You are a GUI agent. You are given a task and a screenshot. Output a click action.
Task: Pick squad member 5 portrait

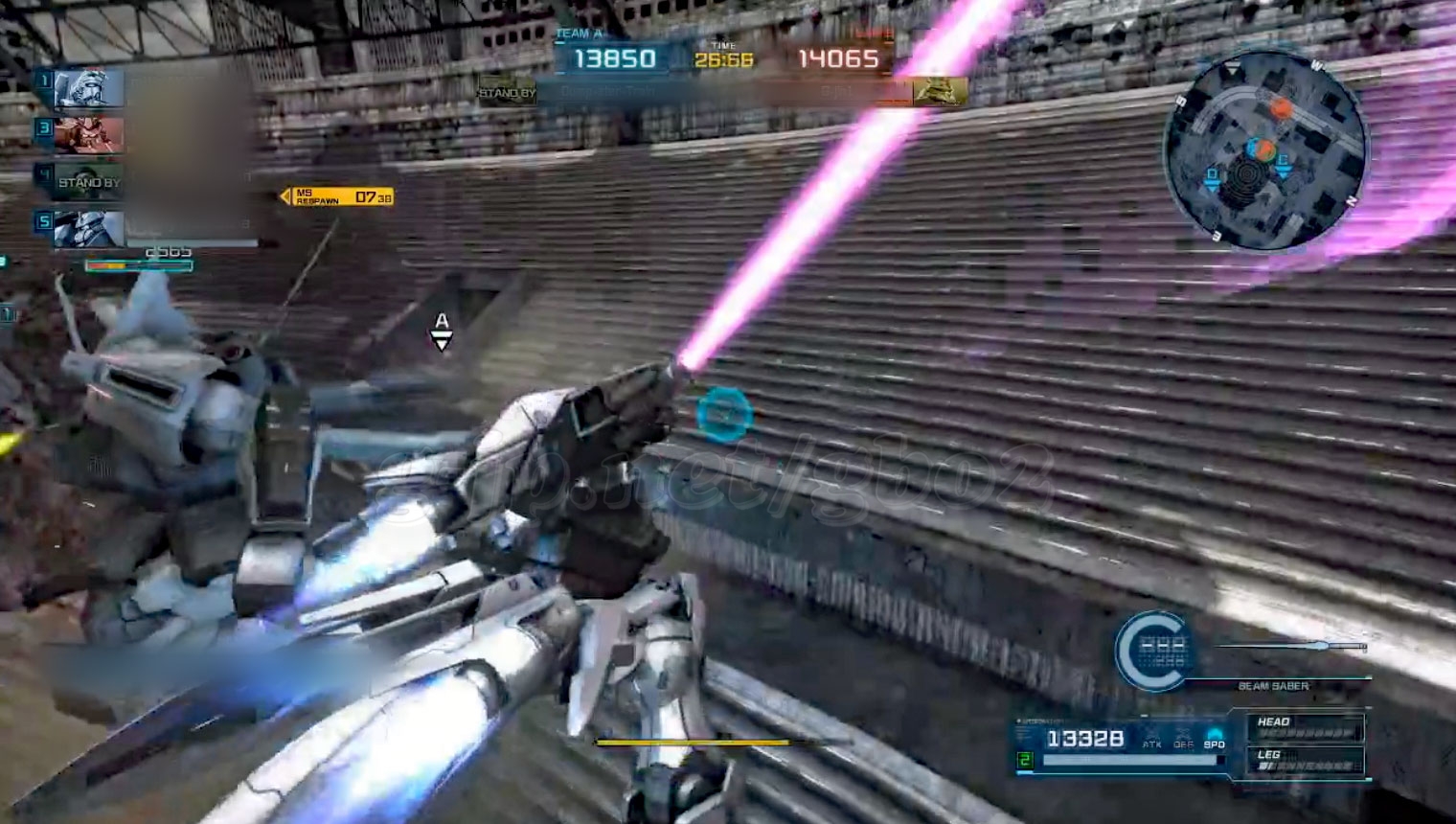(88, 228)
